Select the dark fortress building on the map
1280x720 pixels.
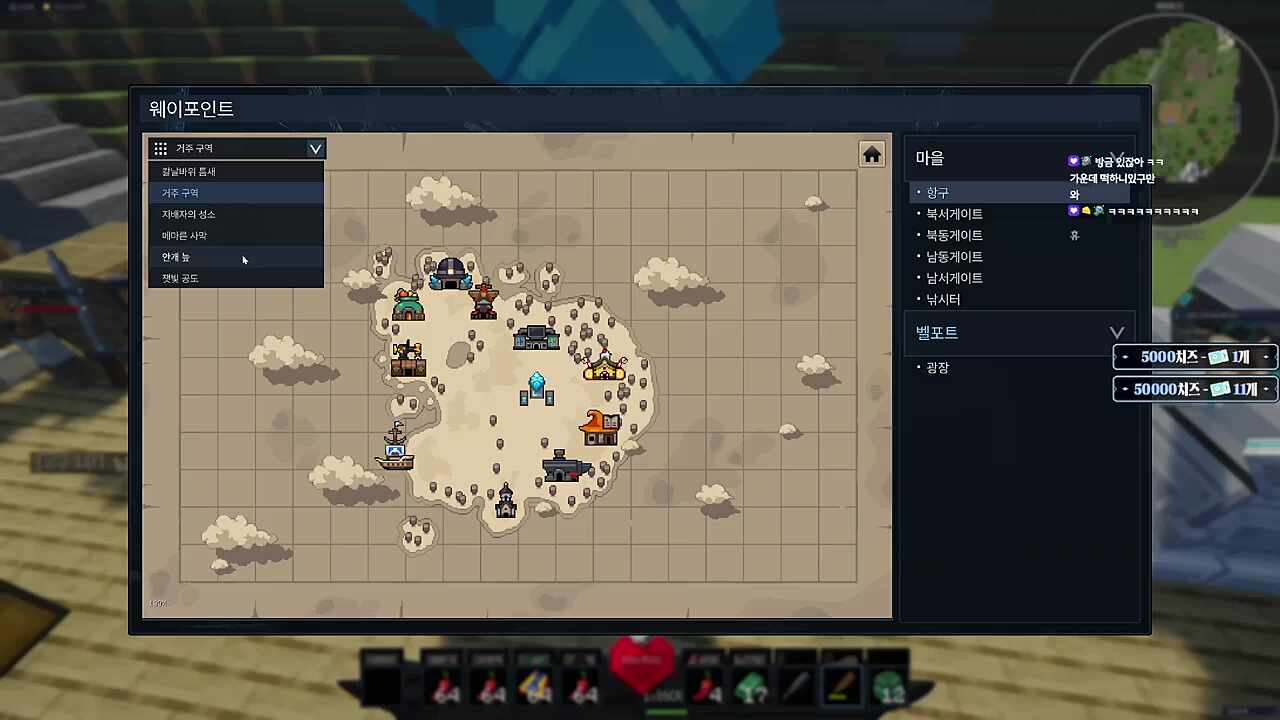click(563, 467)
